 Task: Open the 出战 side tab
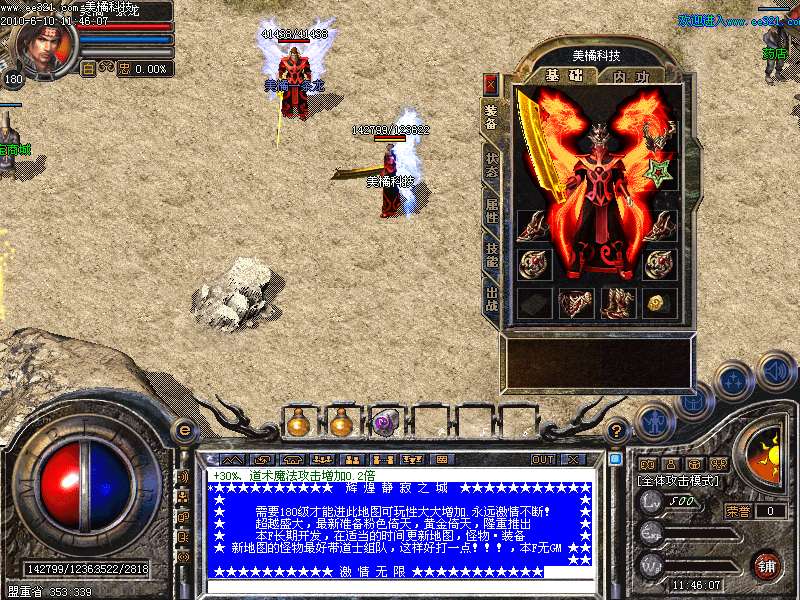491,299
